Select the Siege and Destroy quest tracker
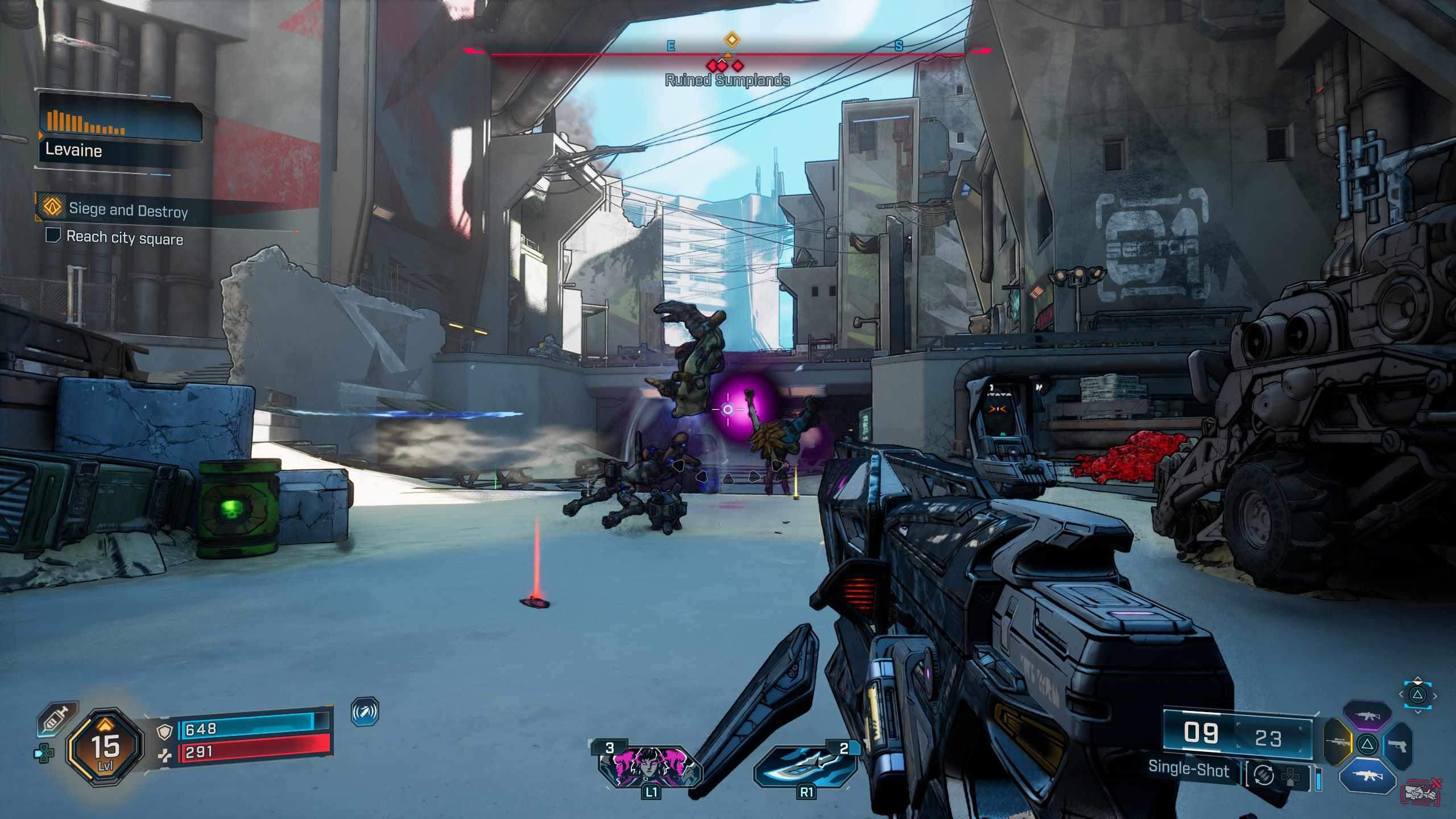The width and height of the screenshot is (1456, 819). tap(129, 210)
